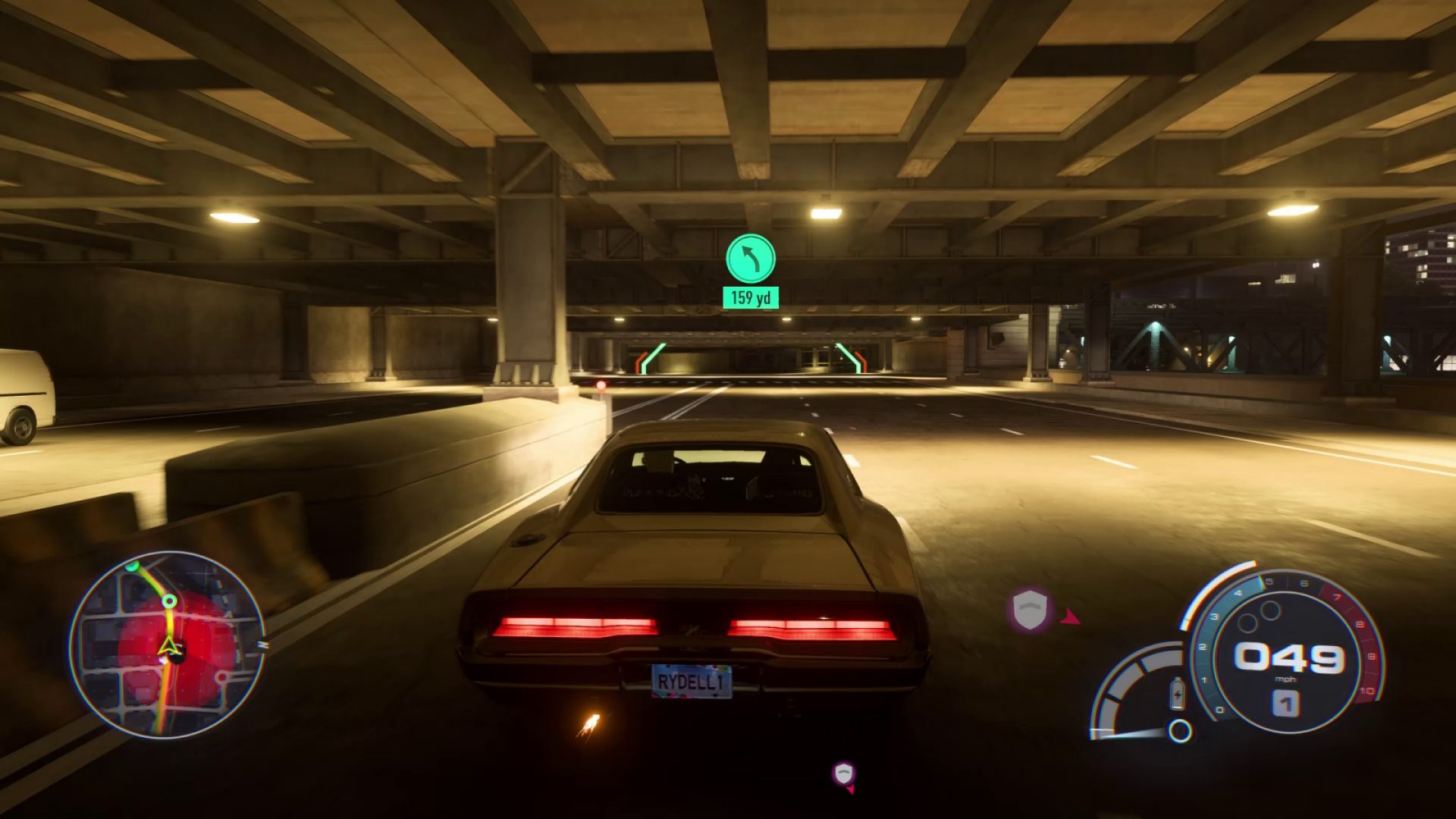
Task: Select the glowing pink shield heat icon
Action: coord(1029,608)
